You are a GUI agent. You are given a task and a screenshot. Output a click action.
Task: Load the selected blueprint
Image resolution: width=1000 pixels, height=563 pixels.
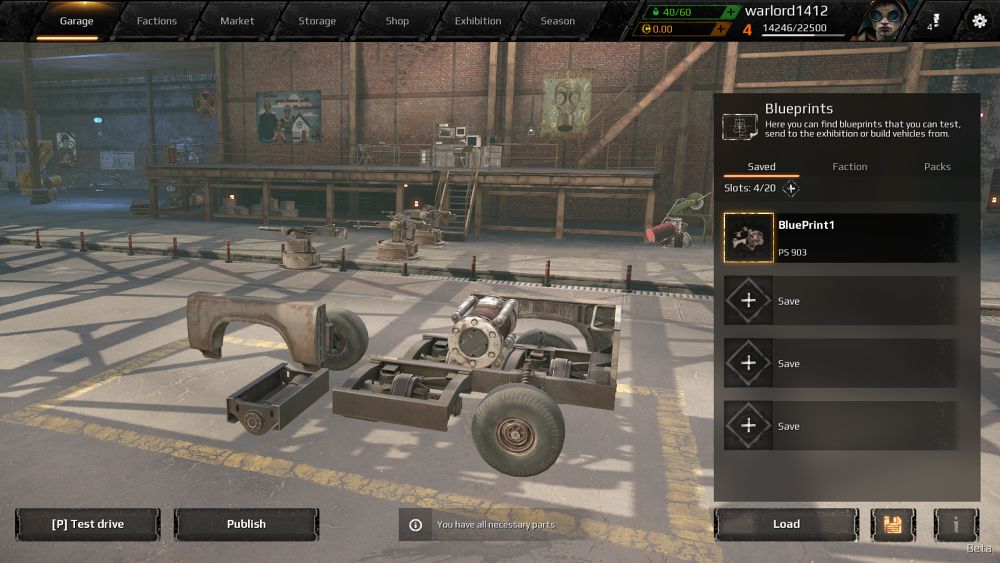pyautogui.click(x=786, y=524)
